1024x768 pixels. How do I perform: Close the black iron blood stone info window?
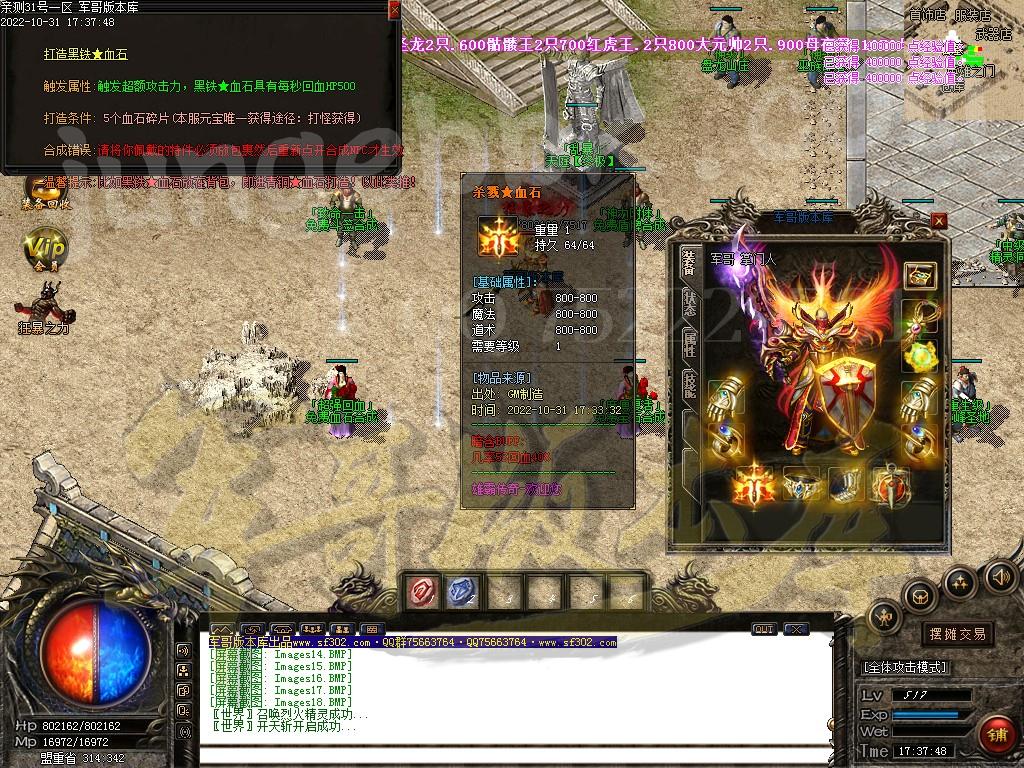(x=394, y=9)
